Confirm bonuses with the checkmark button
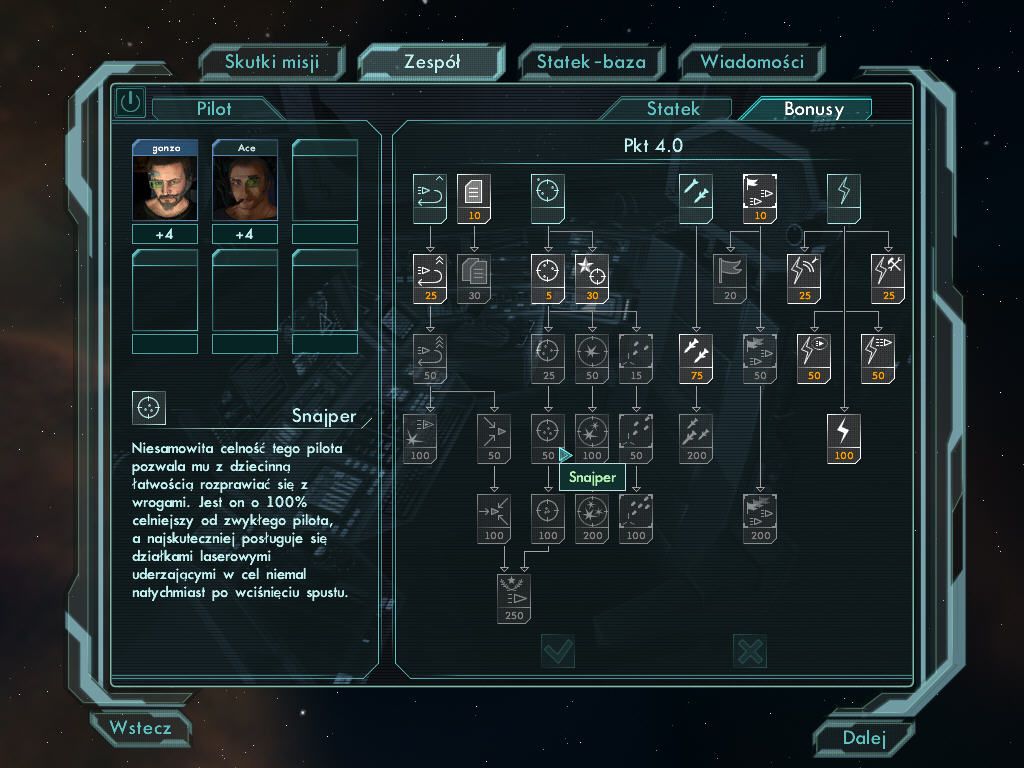Viewport: 1024px width, 768px height. tap(558, 652)
